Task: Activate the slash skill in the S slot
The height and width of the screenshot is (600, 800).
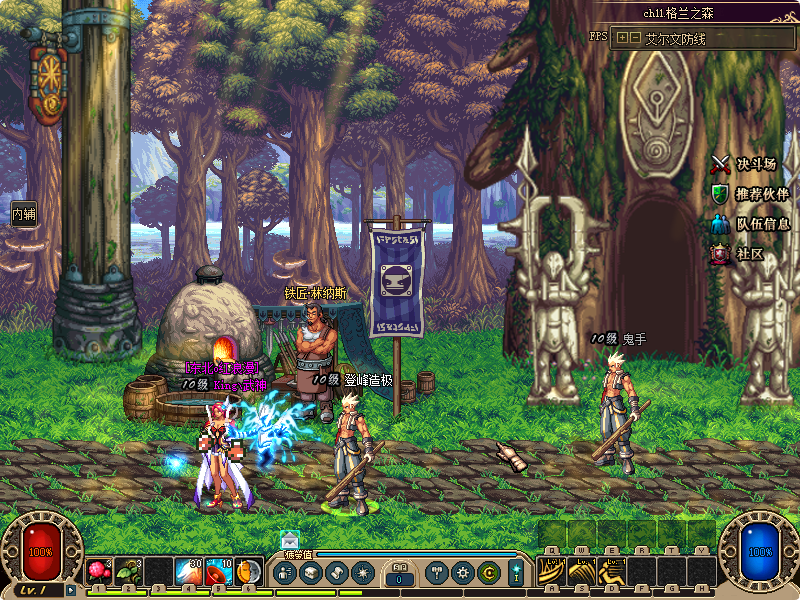Action: pyautogui.click(x=583, y=572)
